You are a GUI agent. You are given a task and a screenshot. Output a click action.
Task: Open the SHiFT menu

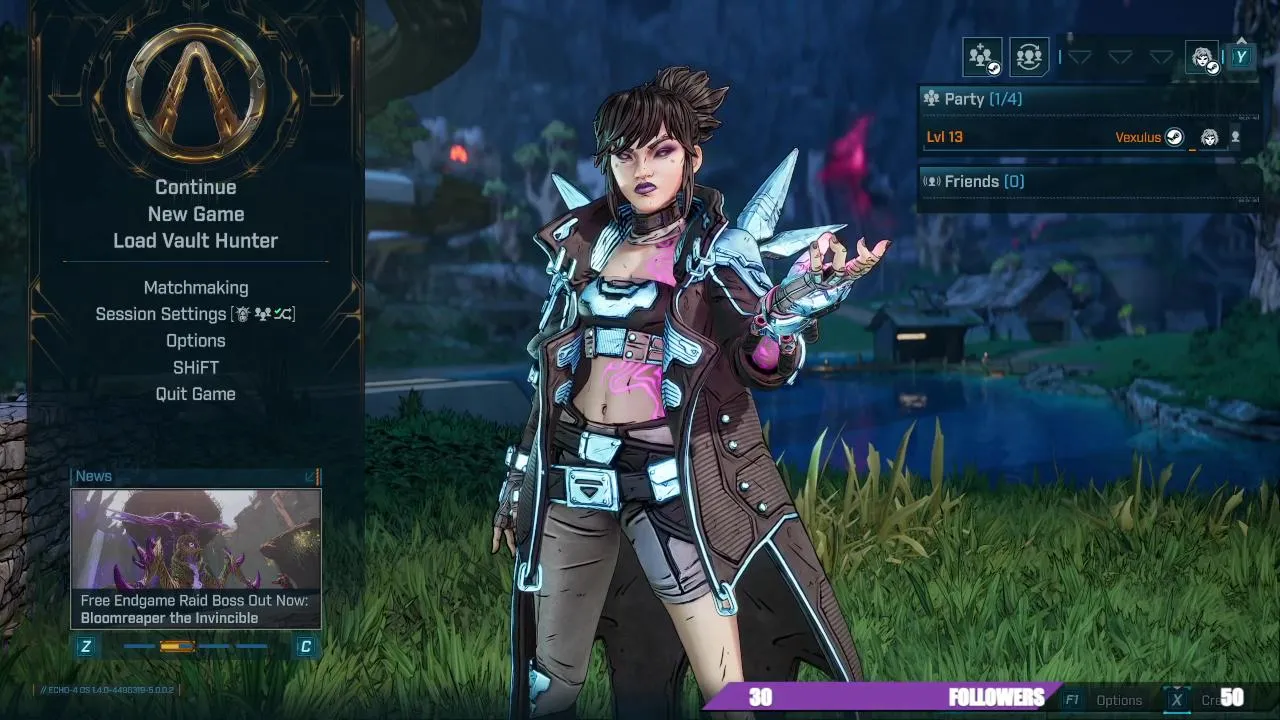[x=196, y=367]
